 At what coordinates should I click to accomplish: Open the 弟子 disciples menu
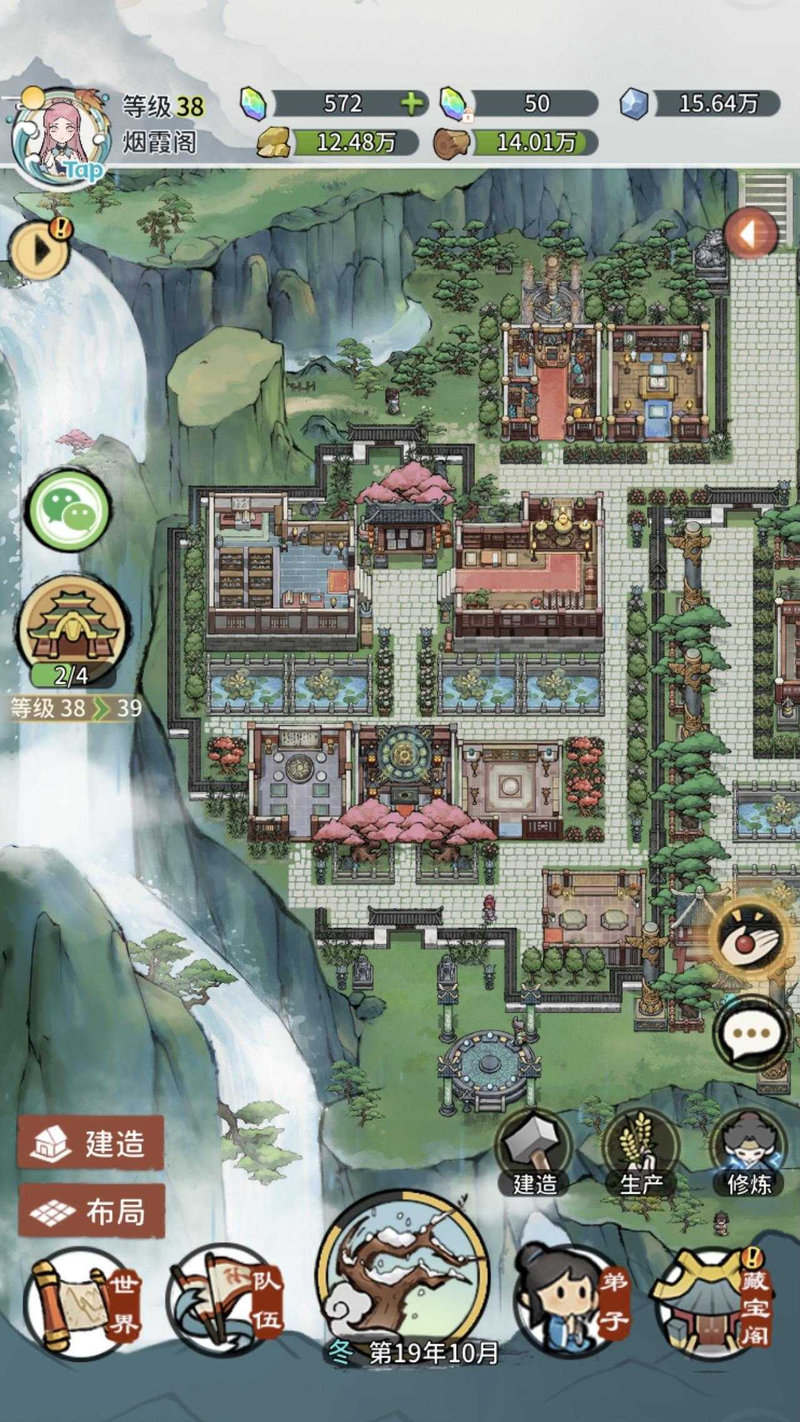(x=571, y=1302)
